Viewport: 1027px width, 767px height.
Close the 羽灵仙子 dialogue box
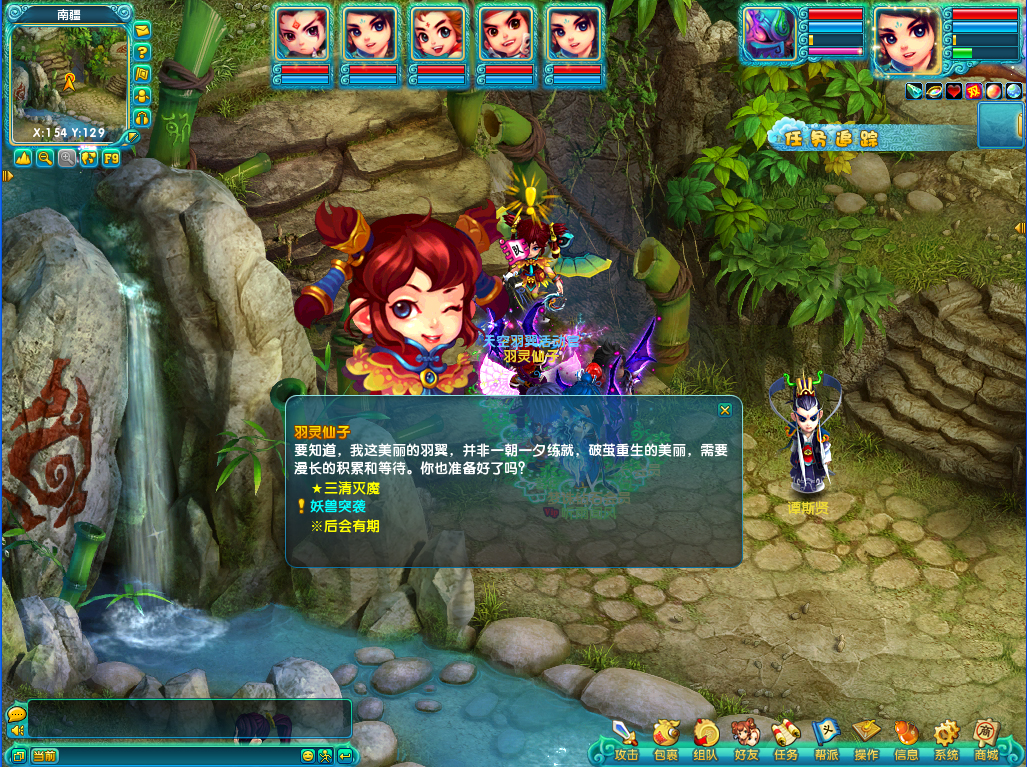tap(725, 409)
